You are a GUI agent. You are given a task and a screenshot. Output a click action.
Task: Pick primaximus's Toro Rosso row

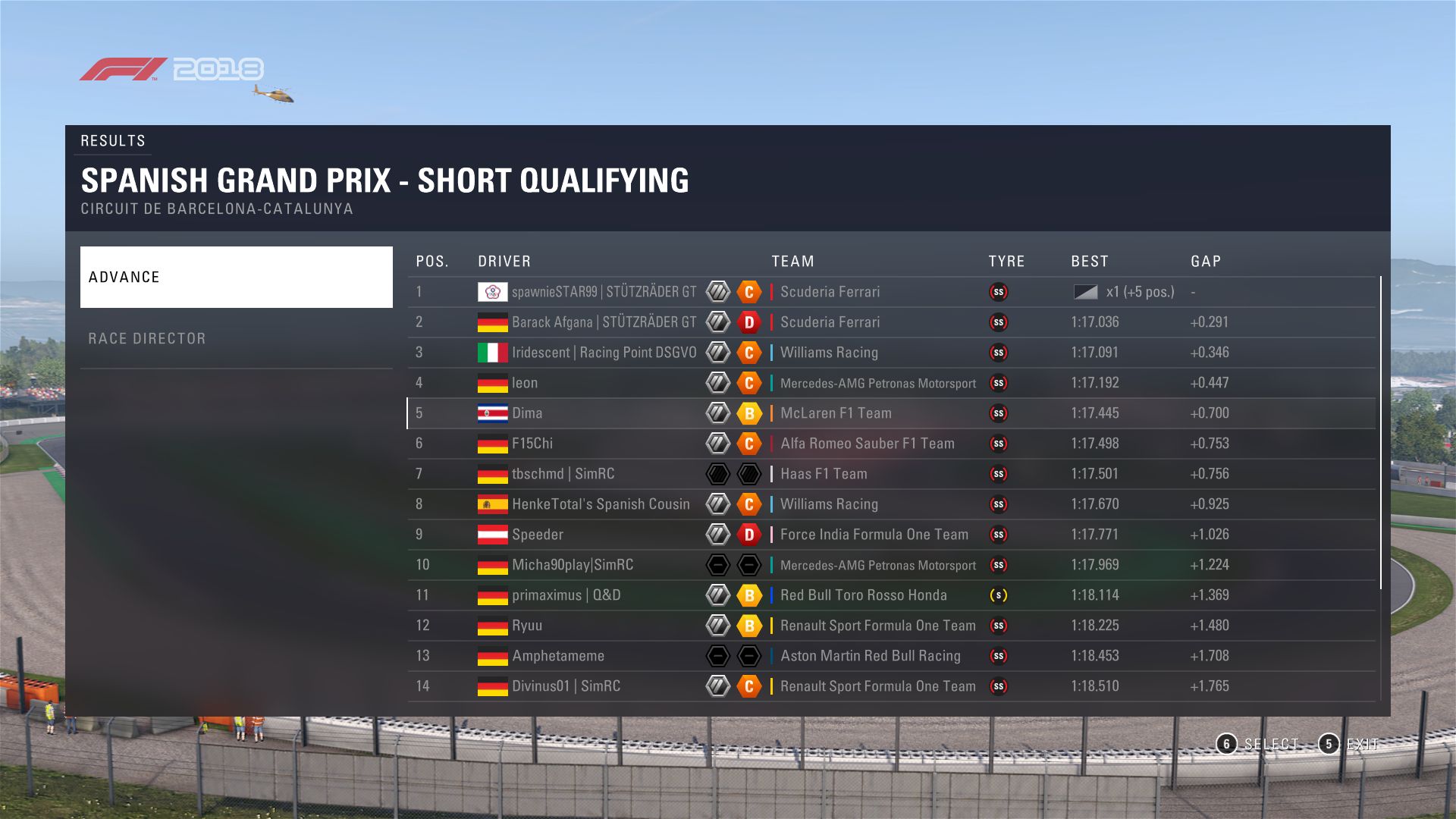pos(891,595)
